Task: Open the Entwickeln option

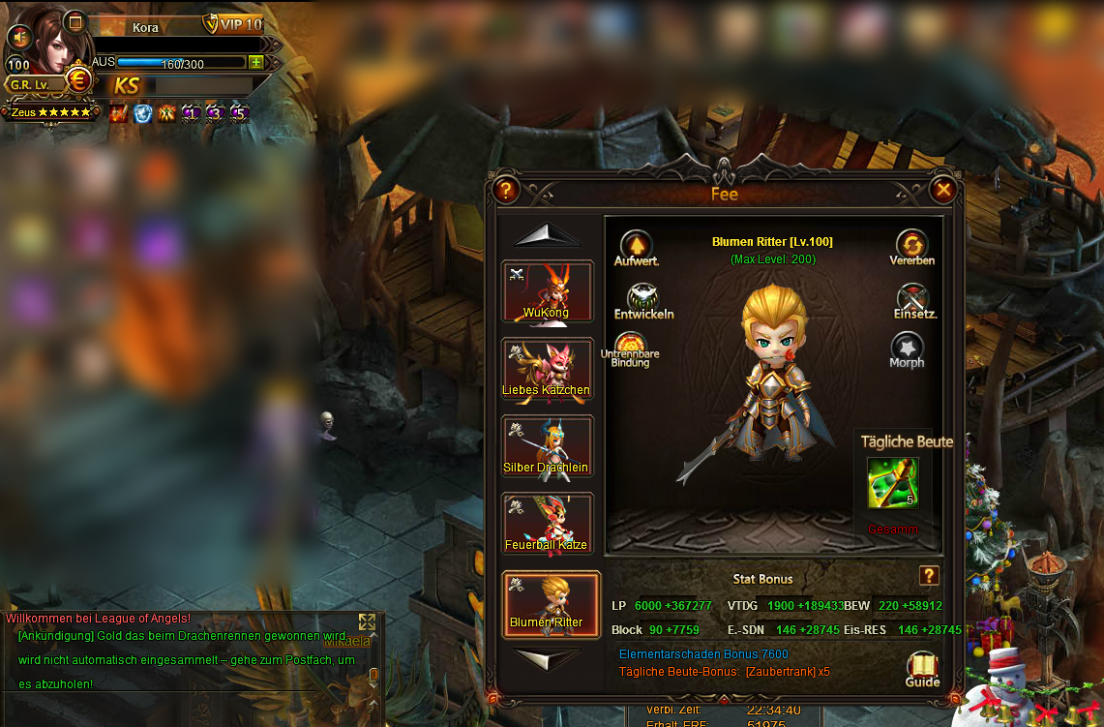Action: pos(643,298)
